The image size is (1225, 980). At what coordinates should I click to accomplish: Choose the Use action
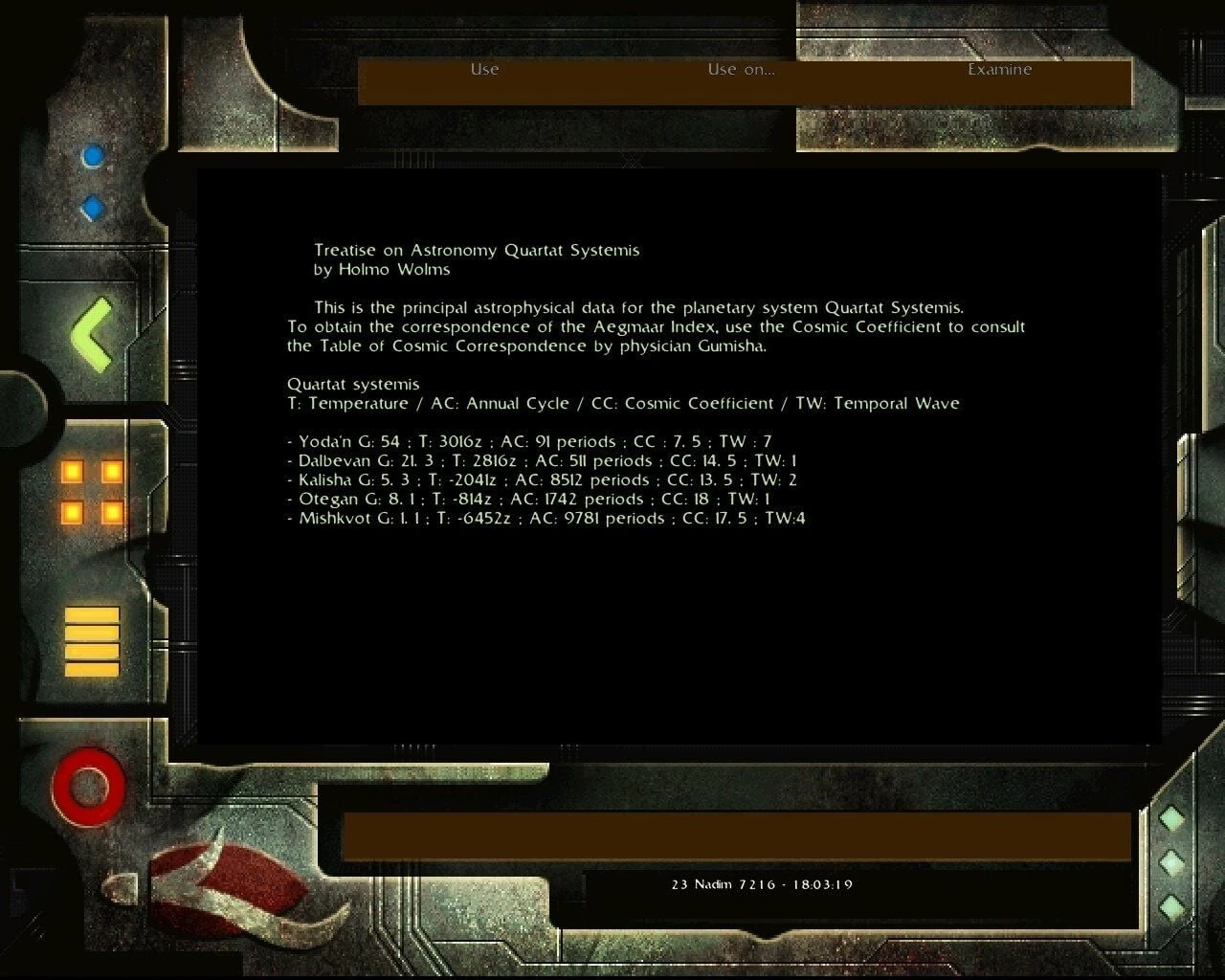coord(484,70)
